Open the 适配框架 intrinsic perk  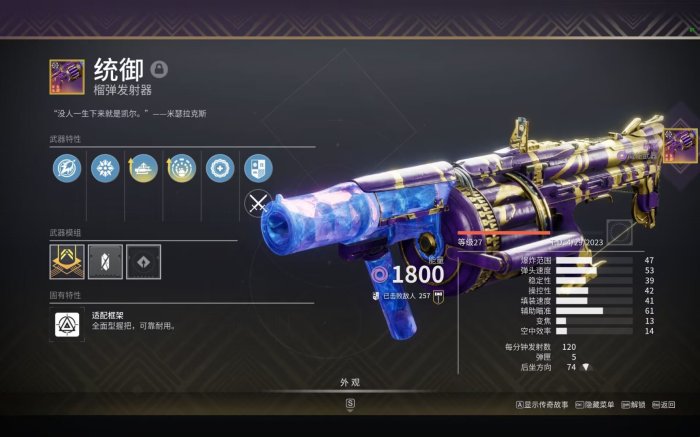click(67, 323)
